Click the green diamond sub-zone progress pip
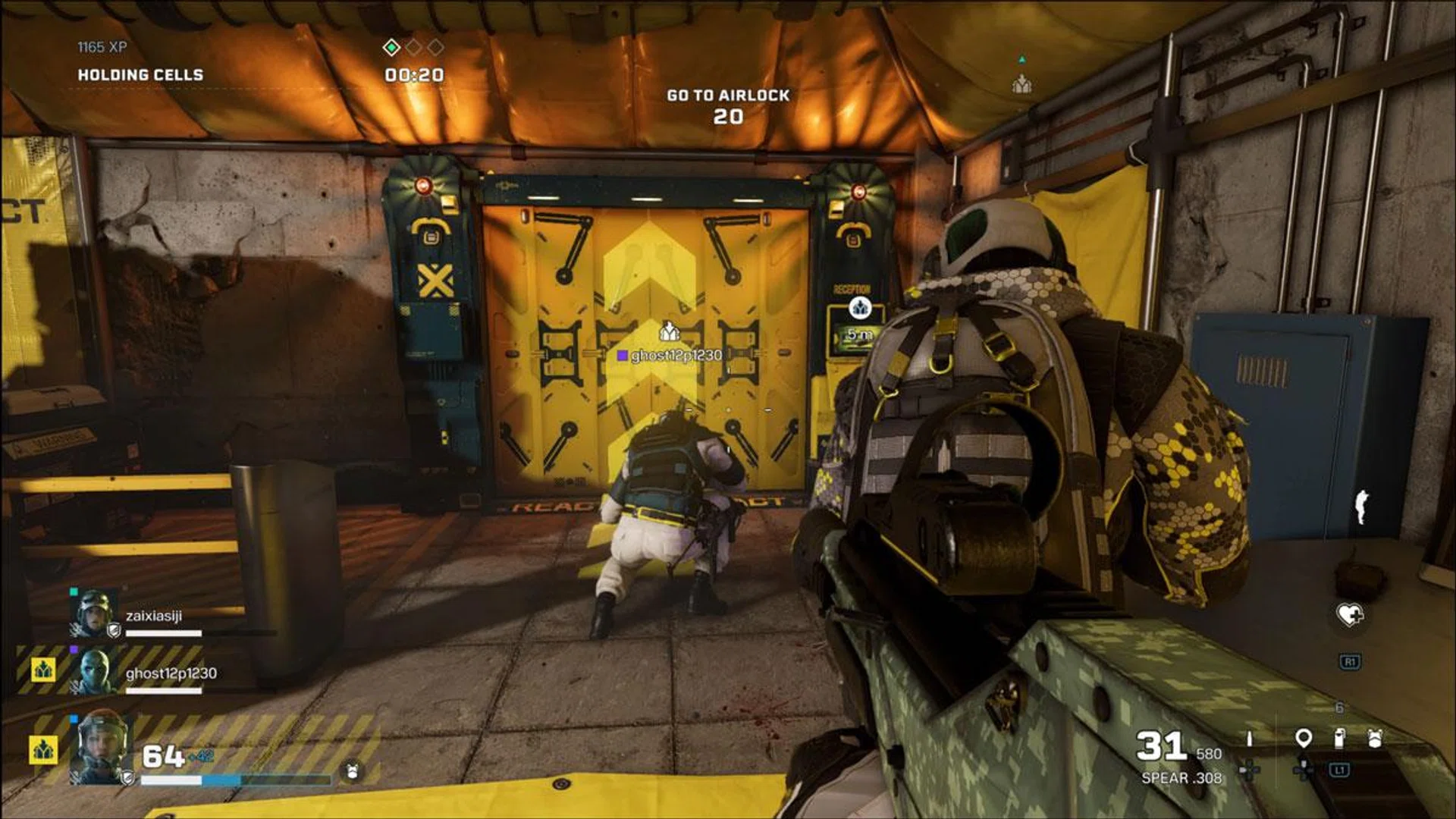Viewport: 1456px width, 819px height. pos(391,48)
